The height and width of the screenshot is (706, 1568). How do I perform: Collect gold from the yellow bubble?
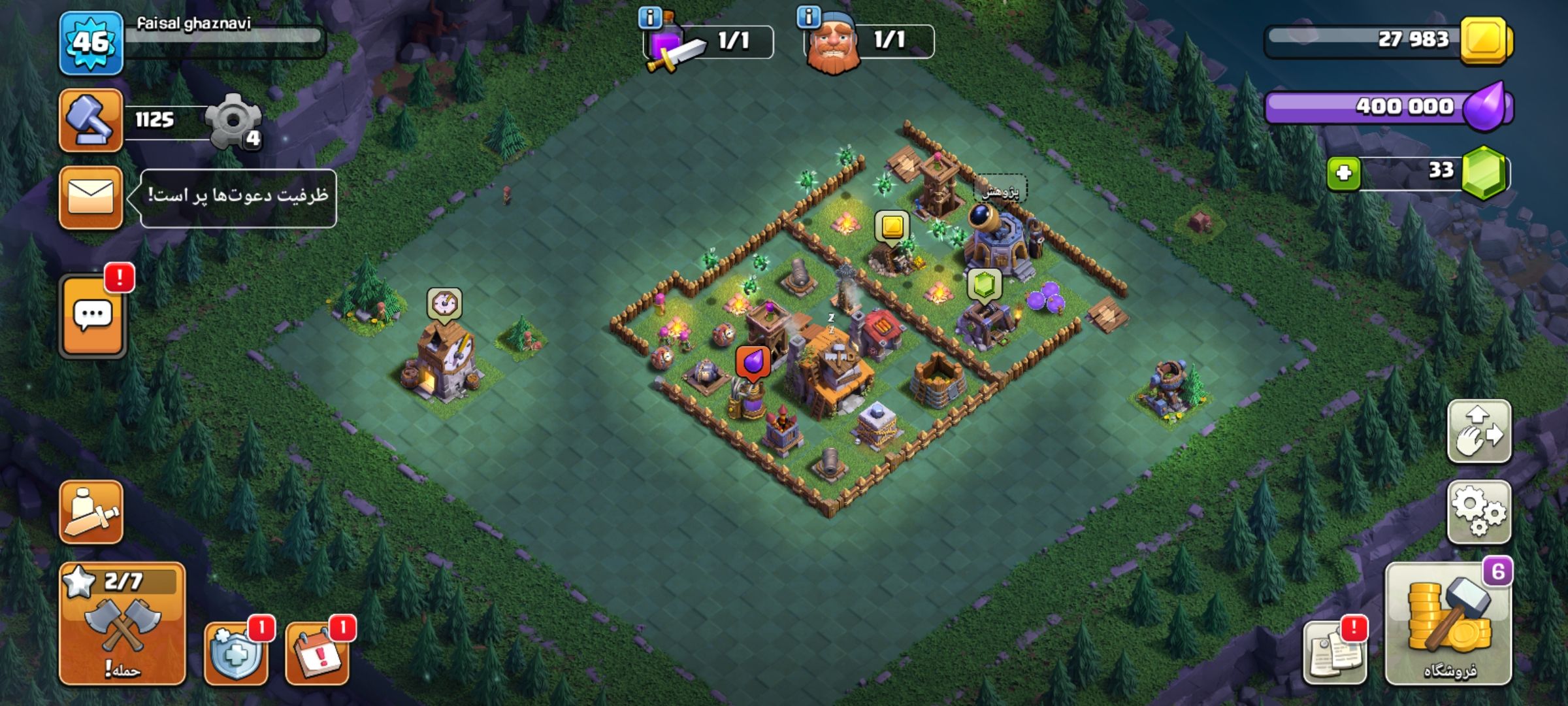click(x=892, y=227)
